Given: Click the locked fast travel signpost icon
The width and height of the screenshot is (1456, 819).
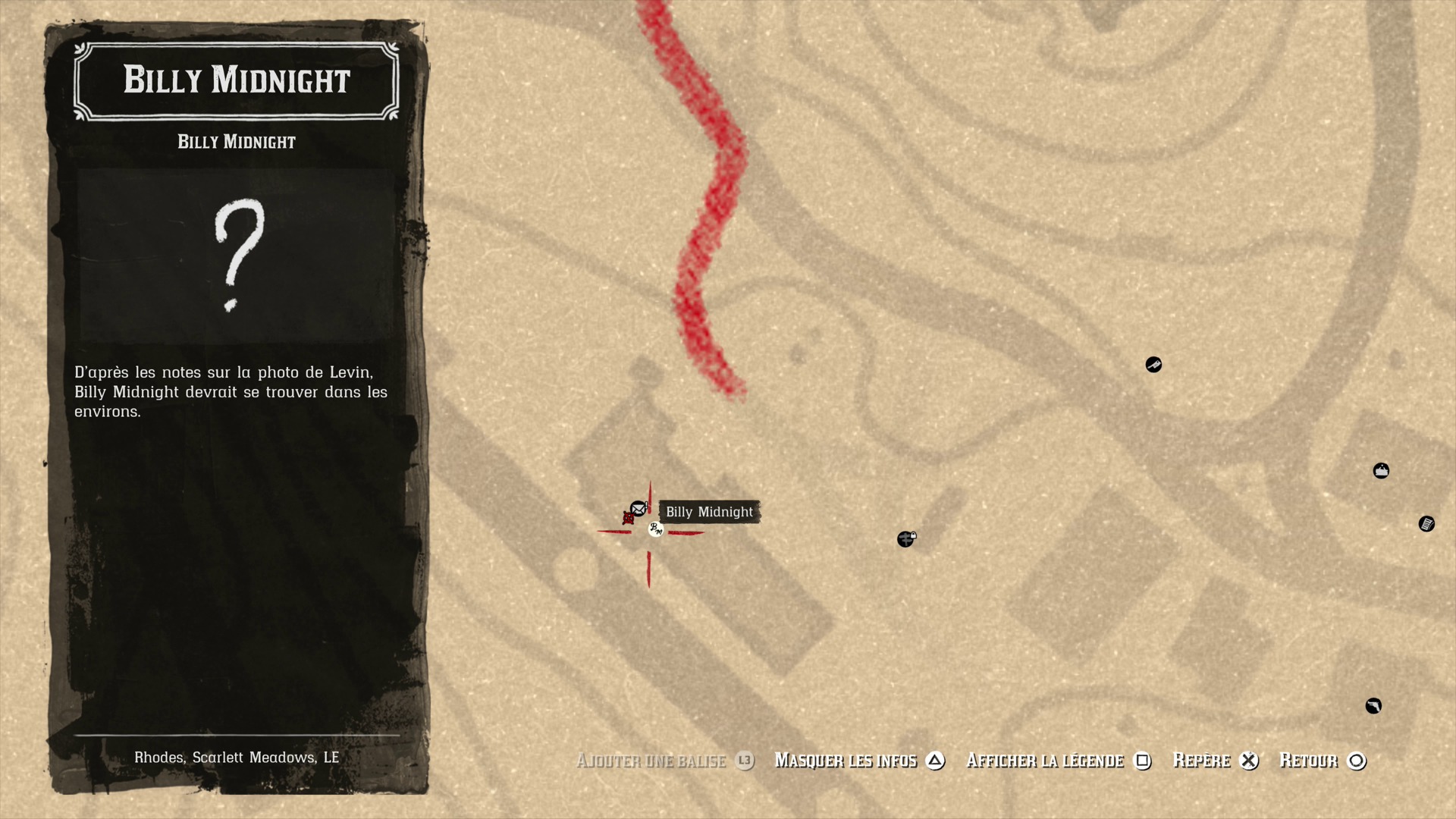Looking at the screenshot, I should [x=905, y=538].
